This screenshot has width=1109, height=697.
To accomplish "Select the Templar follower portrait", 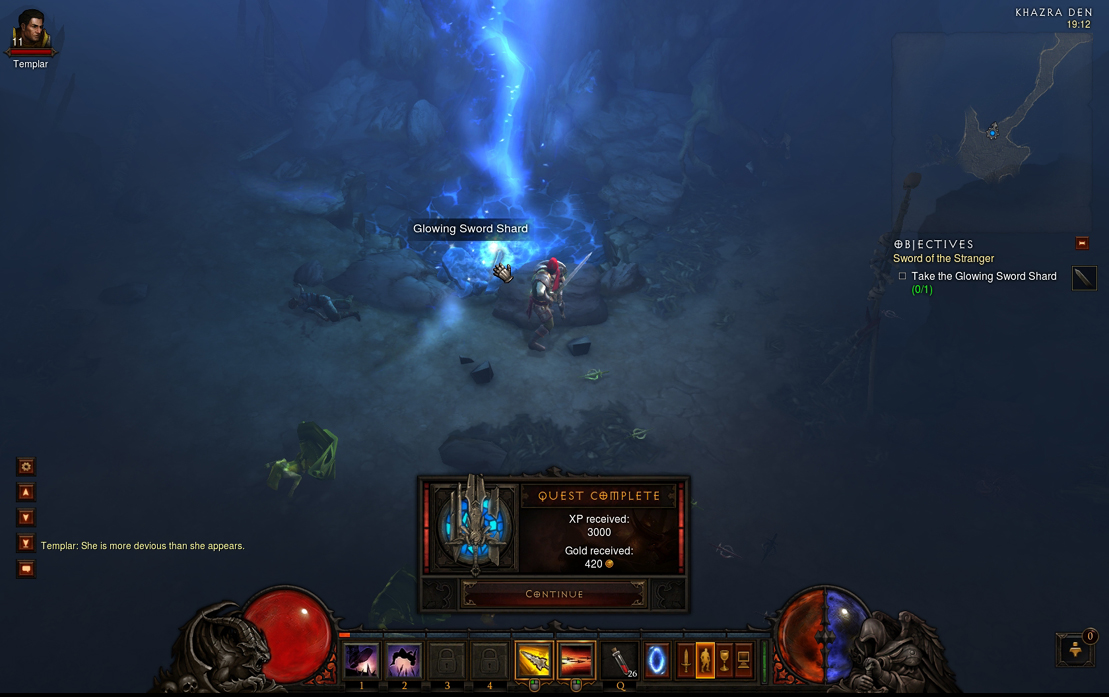I will [x=30, y=33].
